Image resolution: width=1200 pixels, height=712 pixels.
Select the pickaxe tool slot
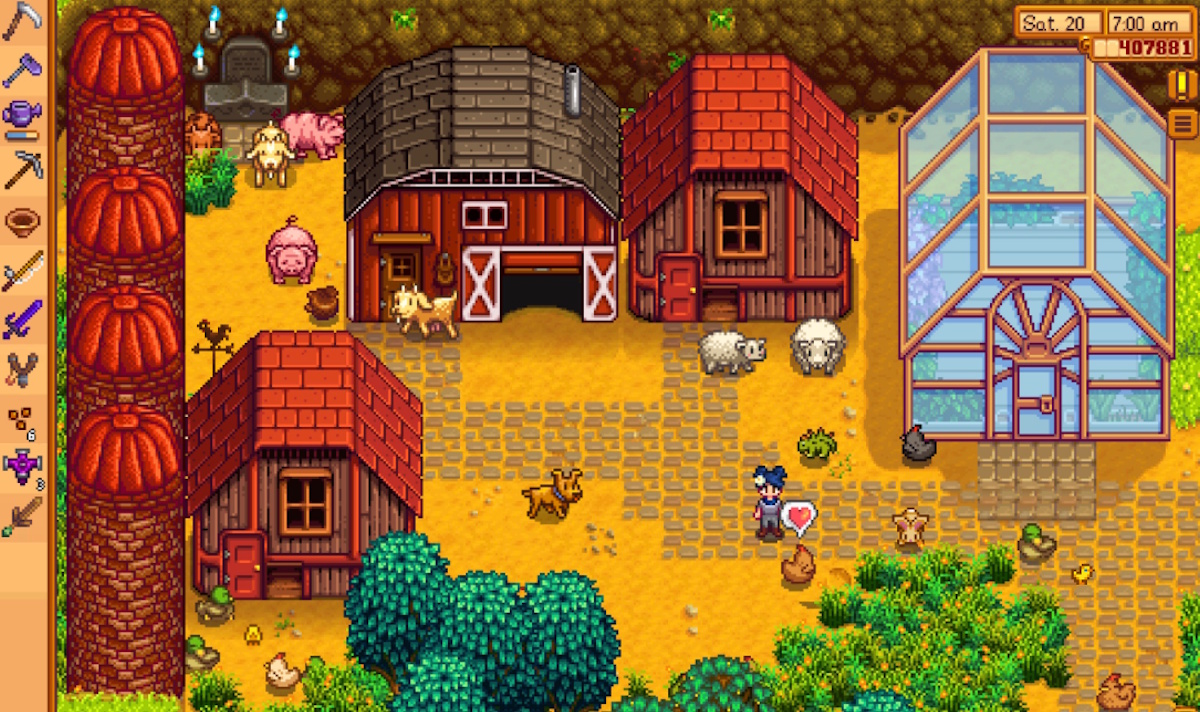22,169
